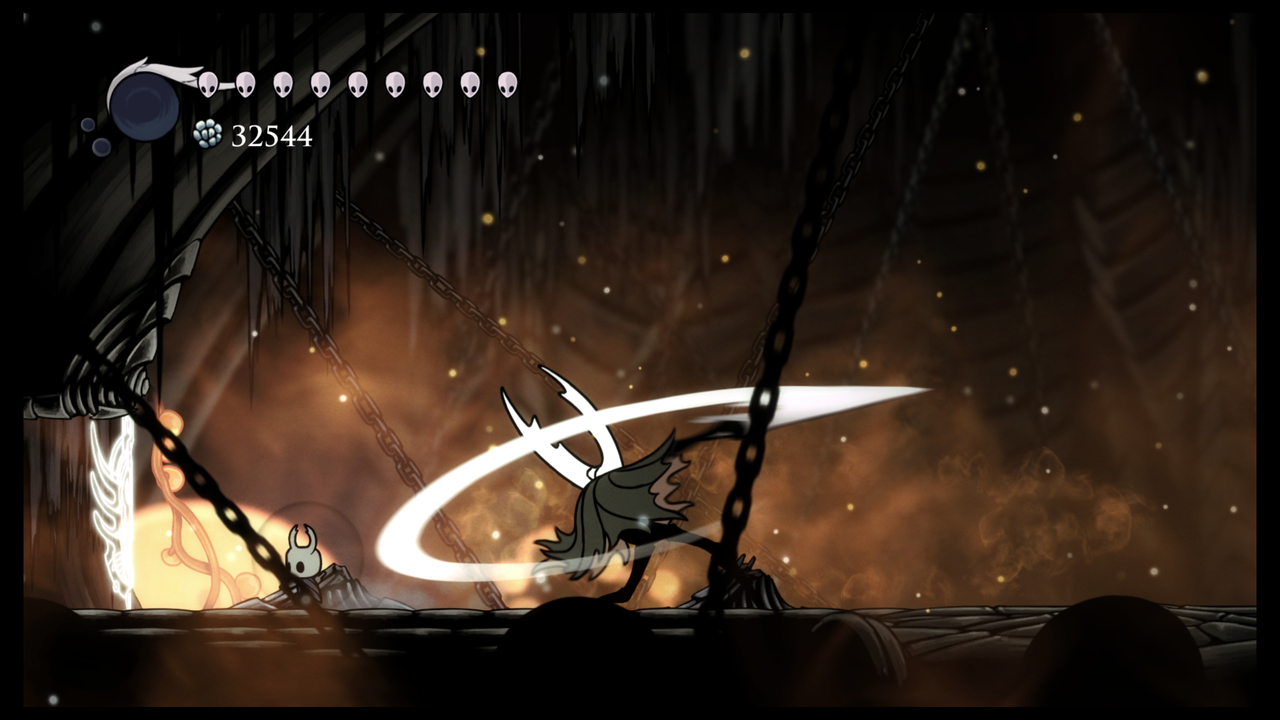
Task: Click the third health mask
Action: coord(282,85)
